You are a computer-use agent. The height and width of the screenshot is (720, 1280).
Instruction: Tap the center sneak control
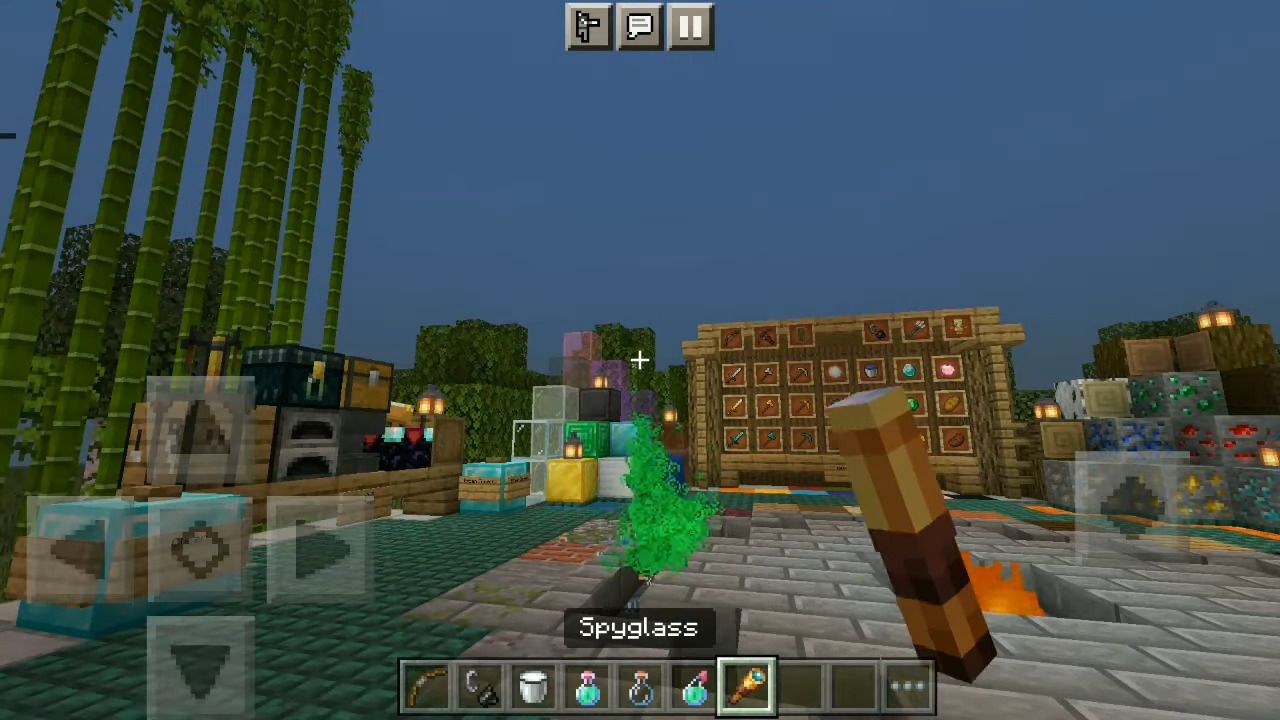(x=200, y=550)
